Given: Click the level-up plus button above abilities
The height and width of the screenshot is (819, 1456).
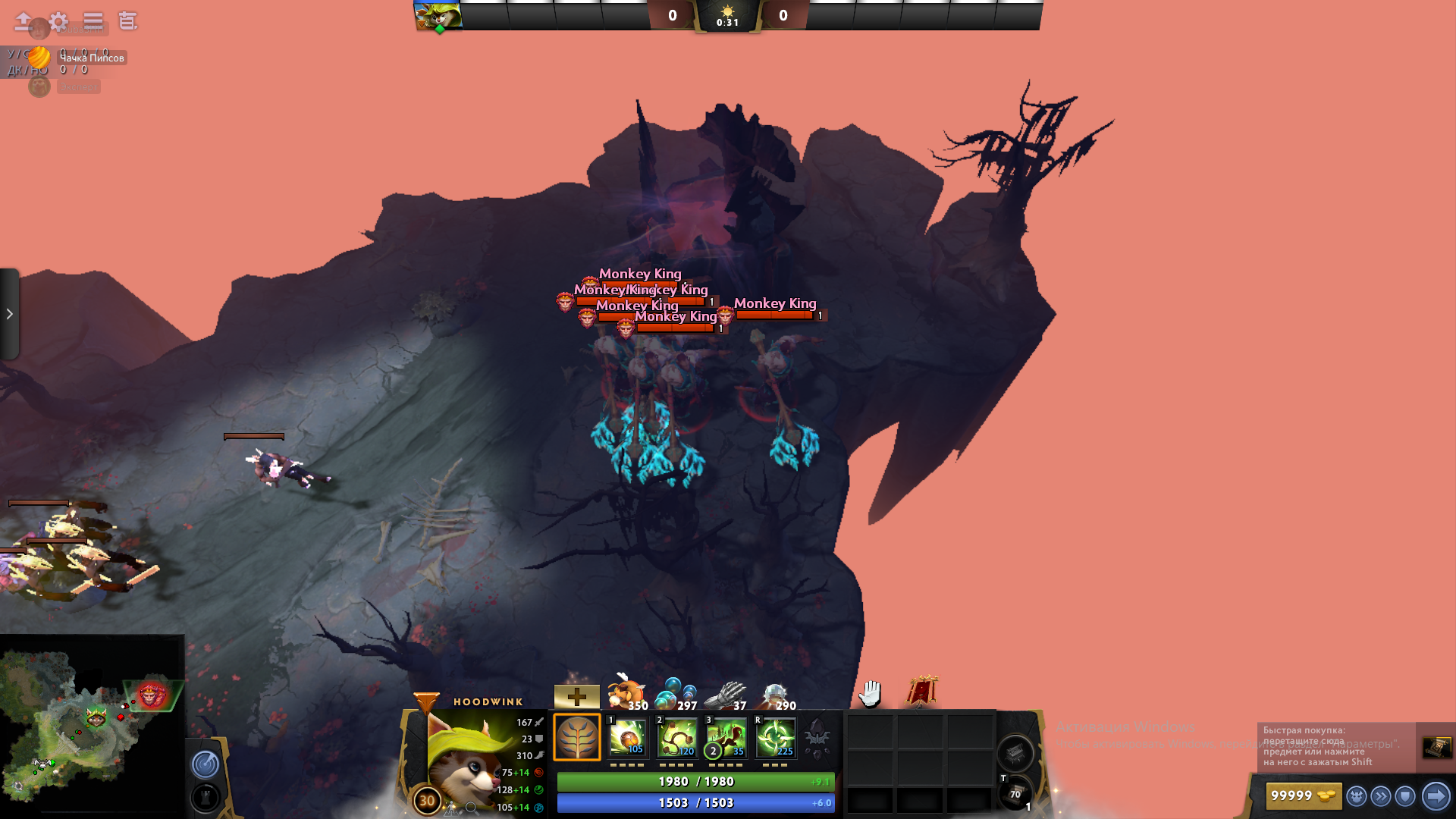Looking at the screenshot, I should click(x=576, y=695).
